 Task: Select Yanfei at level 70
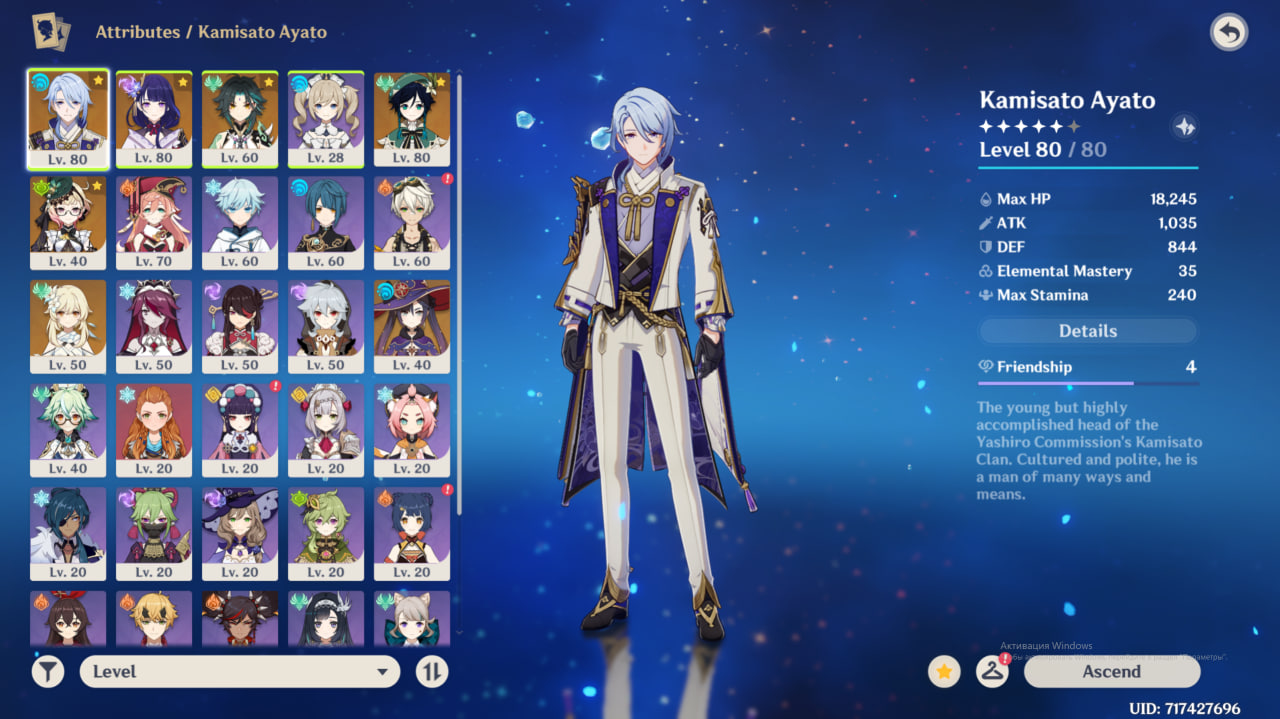click(x=154, y=222)
